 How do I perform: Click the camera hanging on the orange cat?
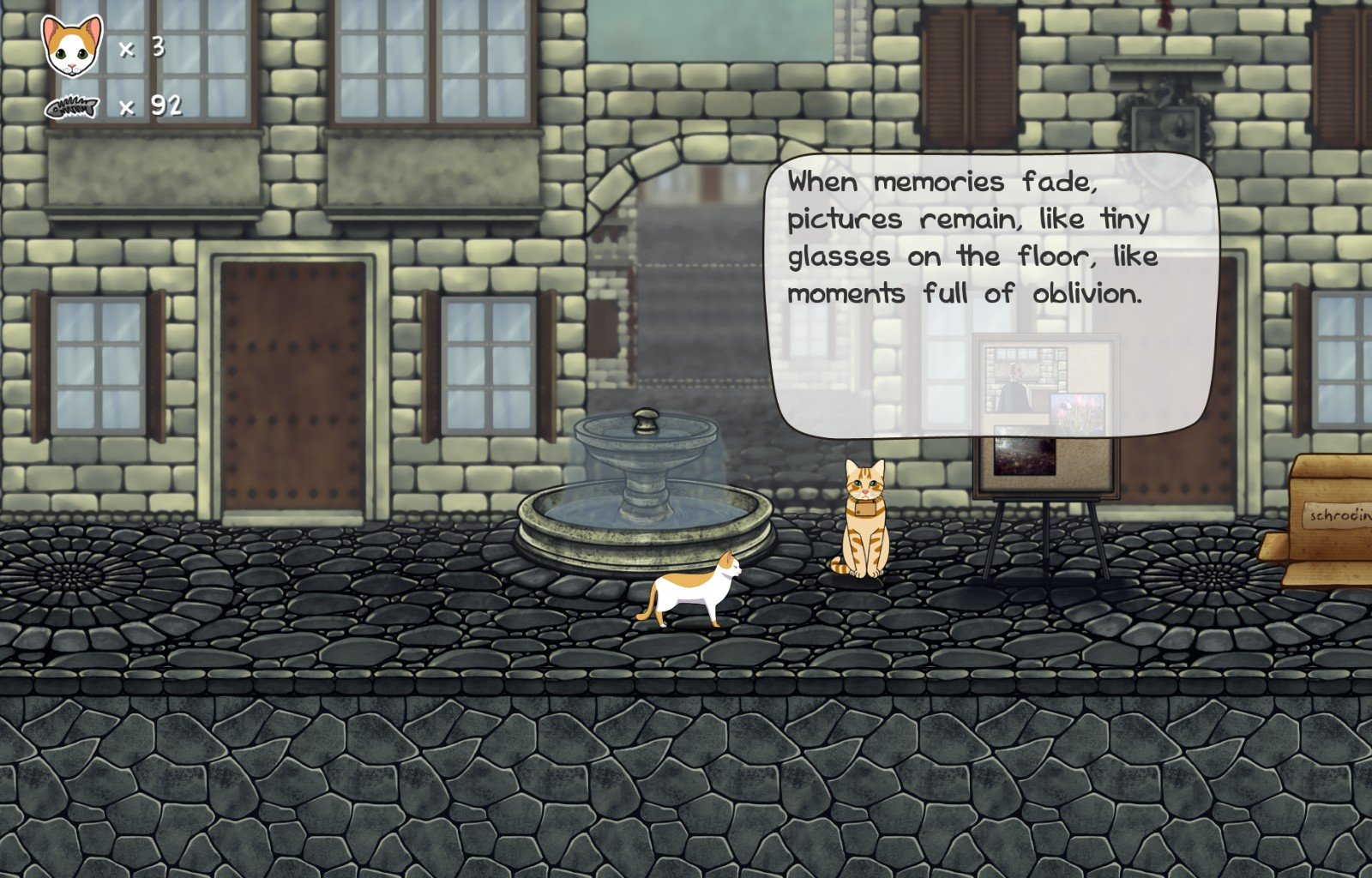864,508
